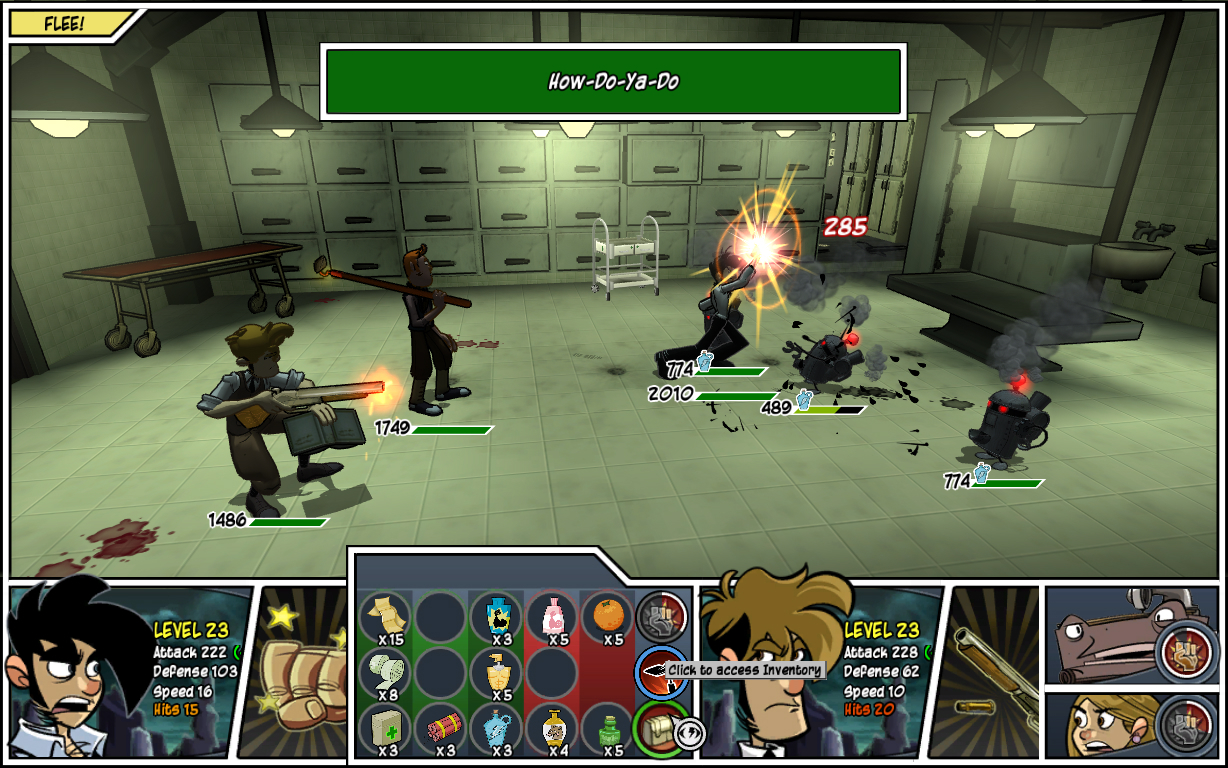Select the pink rabbit pouch item
The height and width of the screenshot is (768, 1228).
552,615
